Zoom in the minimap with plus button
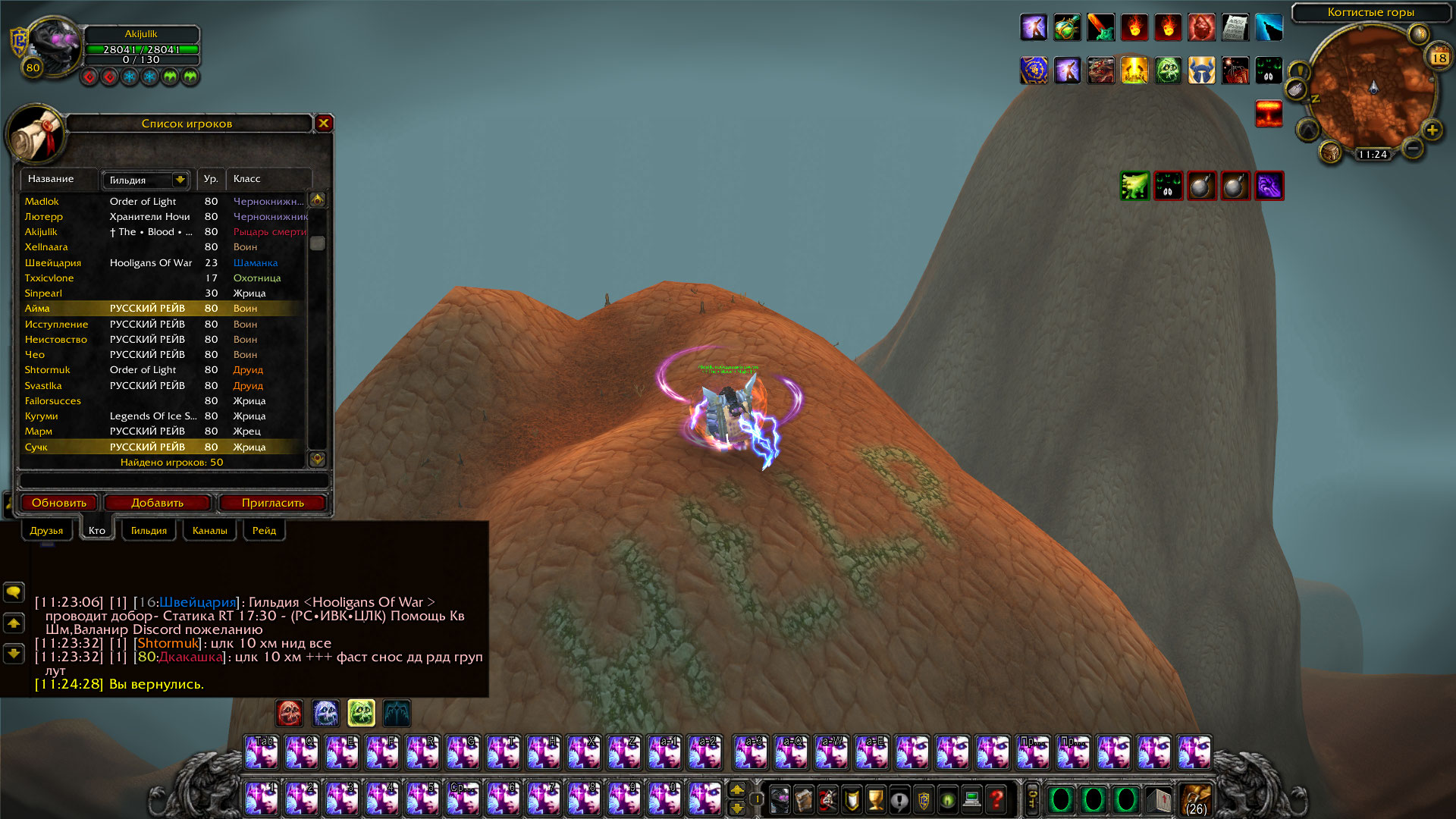This screenshot has height=819, width=1456. point(1432,130)
